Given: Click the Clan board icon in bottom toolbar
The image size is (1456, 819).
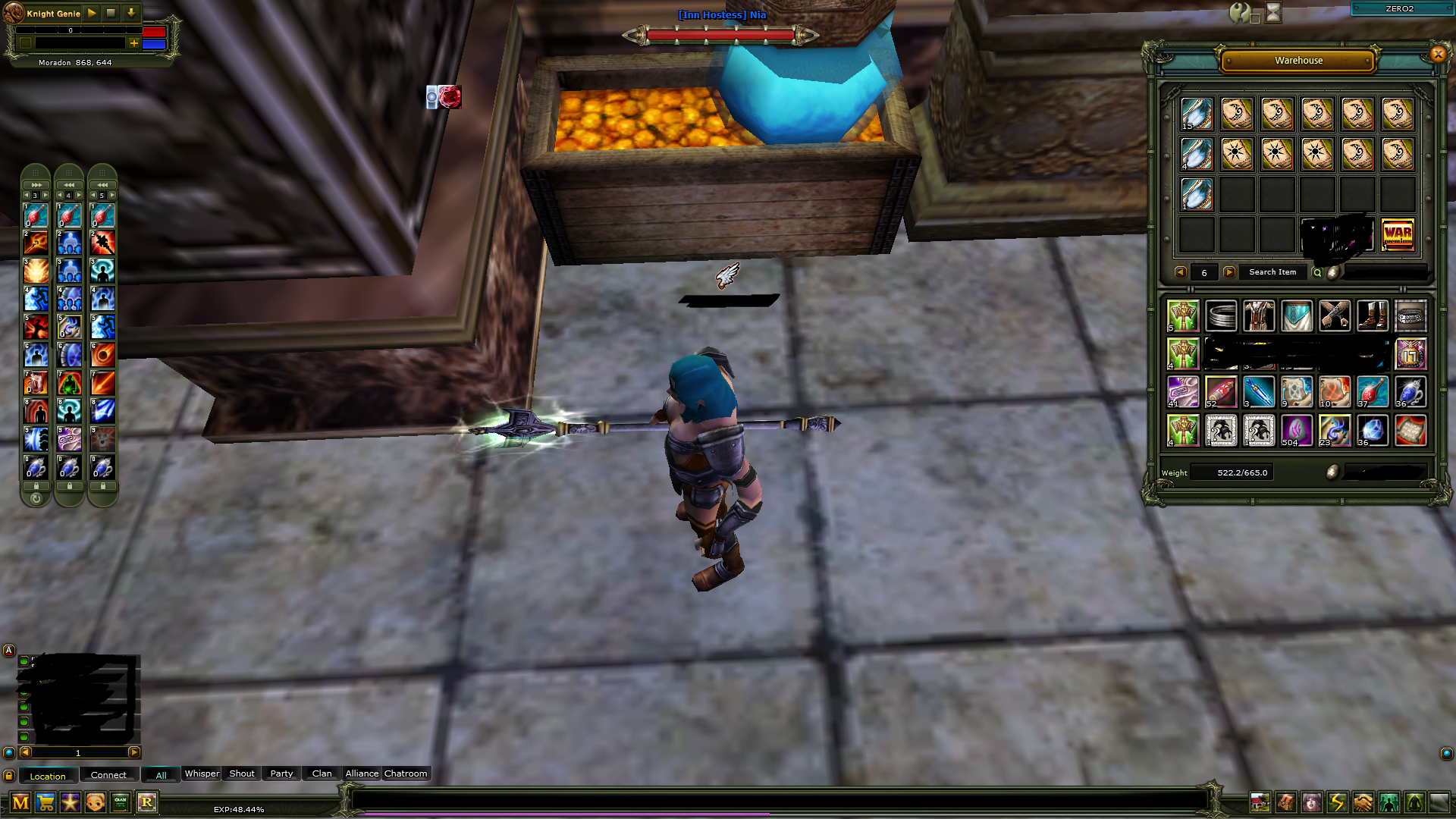Looking at the screenshot, I should pyautogui.click(x=120, y=802).
